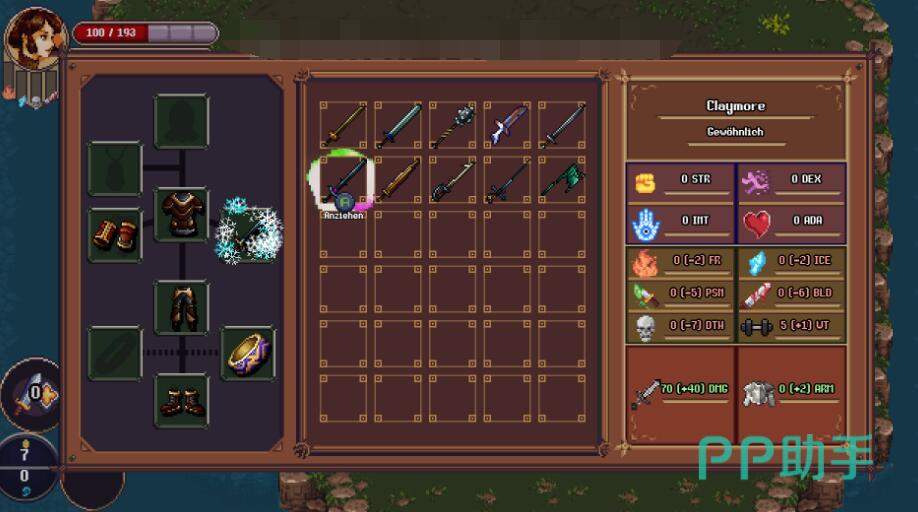Activate the axe ability icon
This screenshot has width=918, height=512.
pos(32,395)
